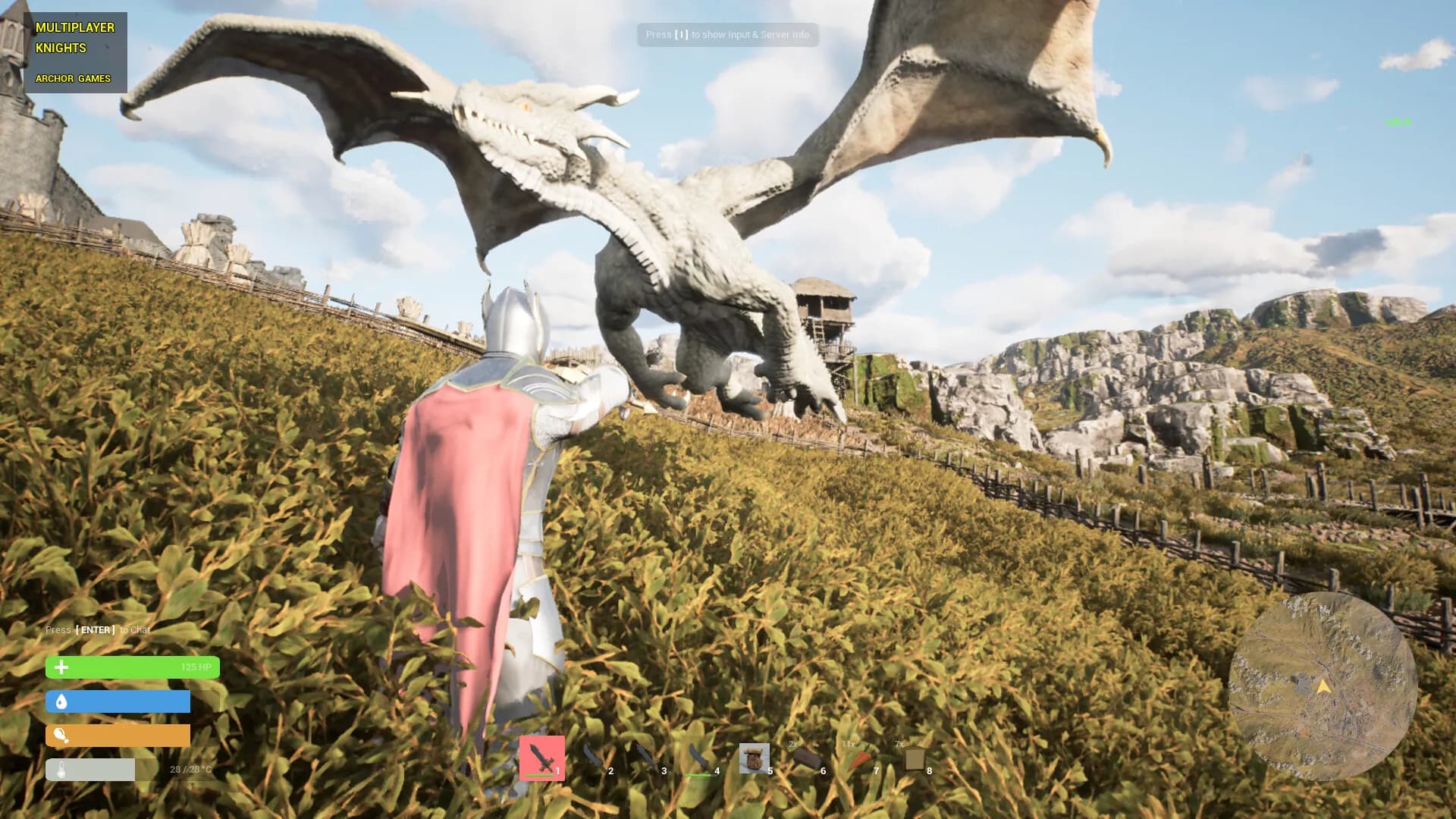Click the chicken leg icon on the hunger bar
The height and width of the screenshot is (819, 1456).
point(60,736)
